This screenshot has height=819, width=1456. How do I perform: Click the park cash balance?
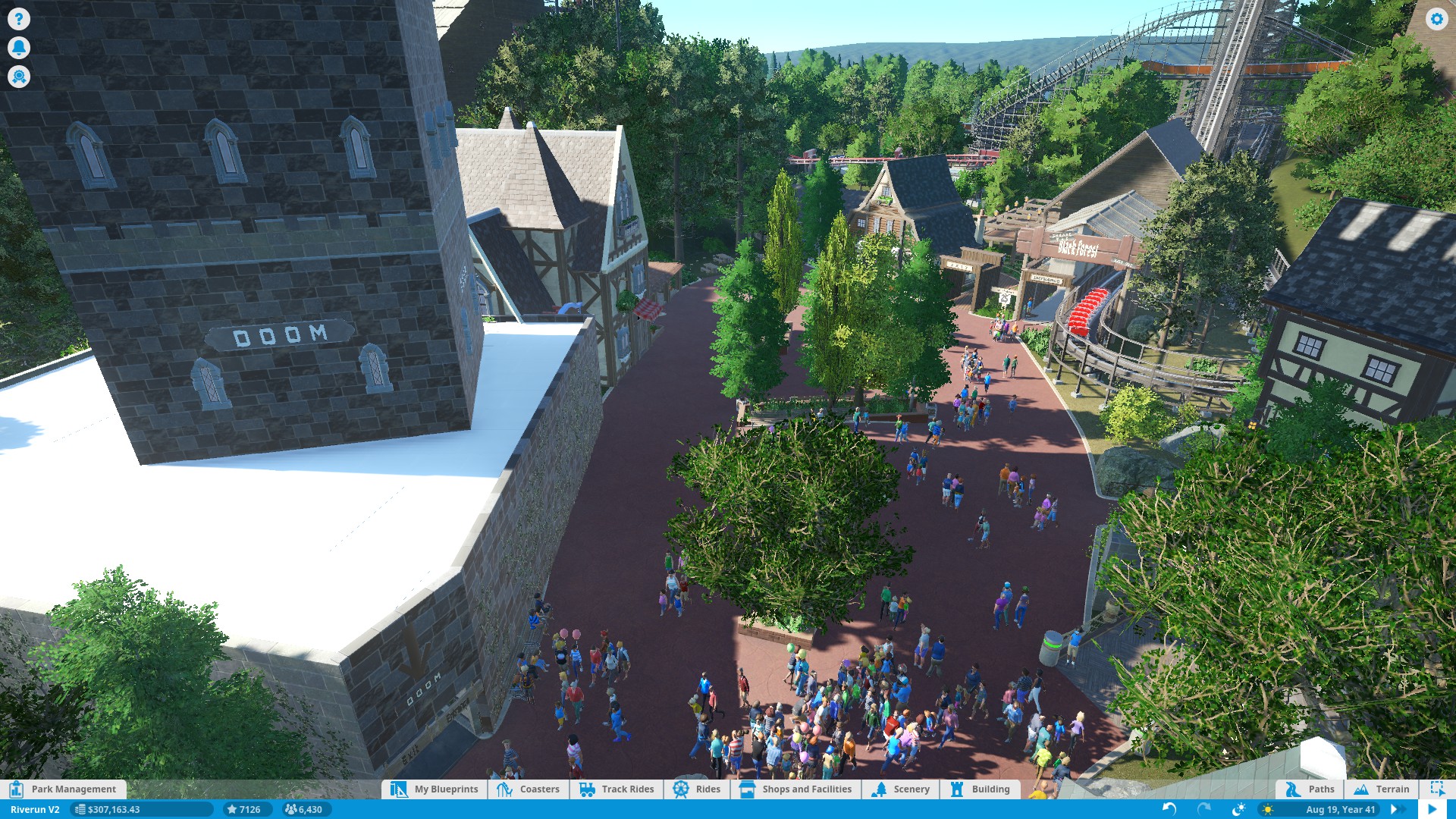(x=113, y=809)
